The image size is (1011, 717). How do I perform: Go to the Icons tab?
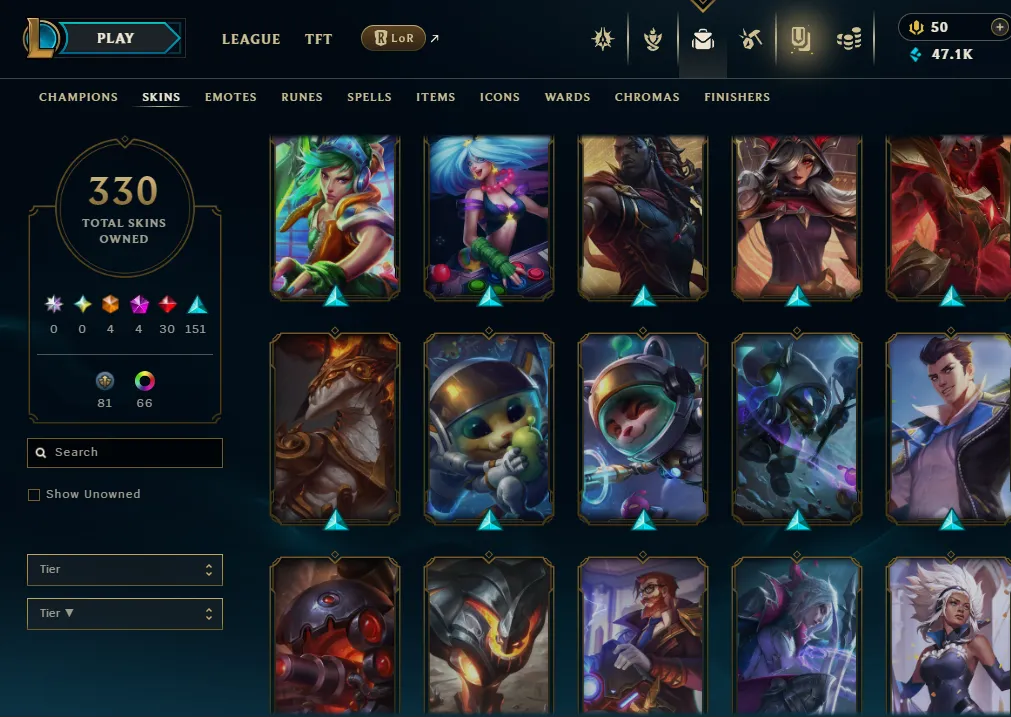tap(499, 97)
